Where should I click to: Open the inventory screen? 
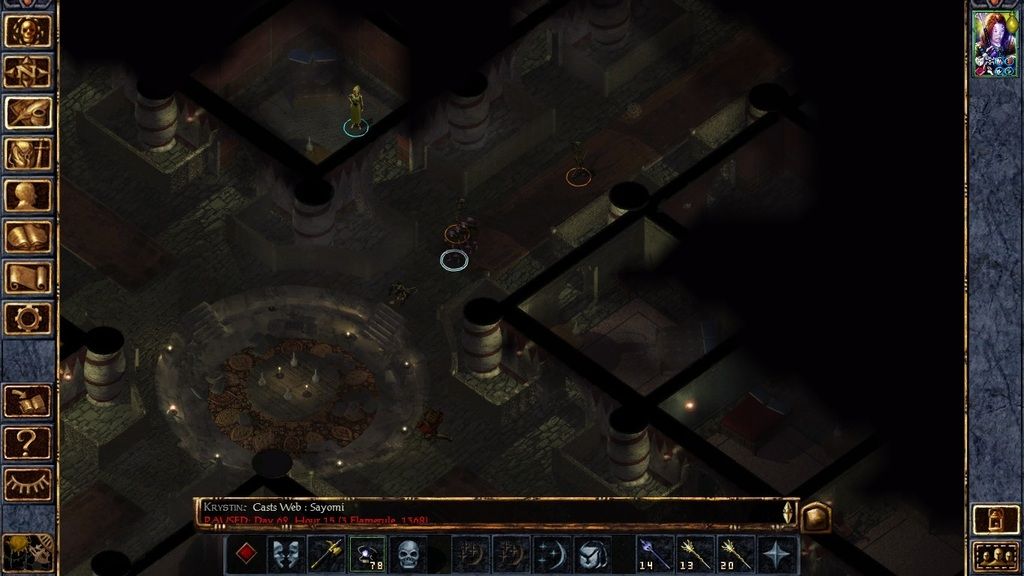tap(28, 153)
